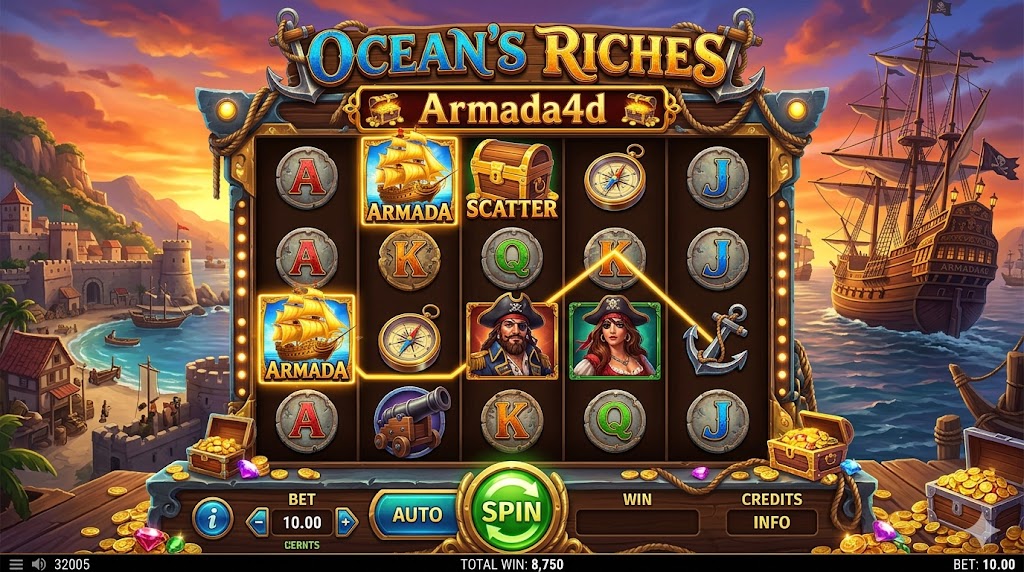Open the blue information 'i' button

pyautogui.click(x=213, y=518)
